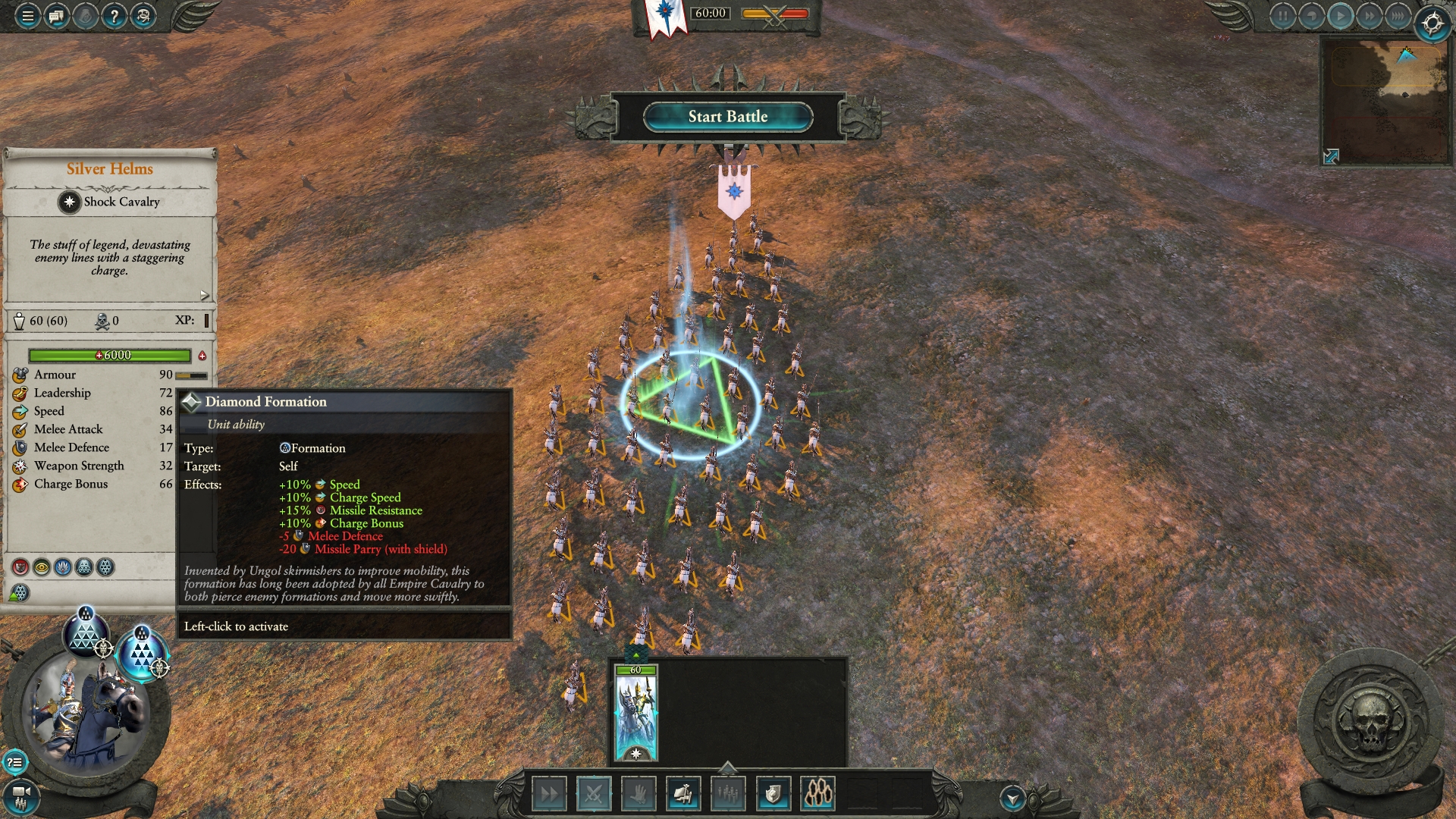Select the Silver Helms unit card
1456x819 pixels.
tap(635, 713)
